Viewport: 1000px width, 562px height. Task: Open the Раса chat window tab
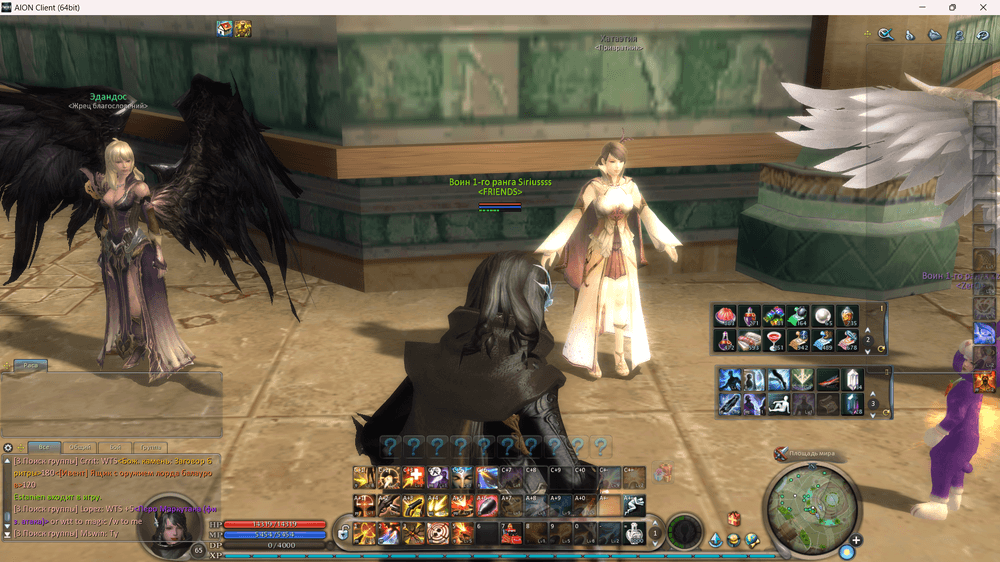coord(31,366)
